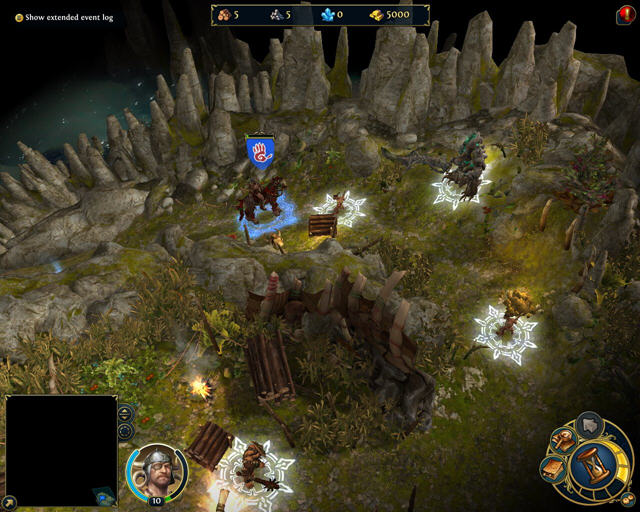Open the red exclamation alert icon
This screenshot has width=640, height=512.
pos(626,15)
